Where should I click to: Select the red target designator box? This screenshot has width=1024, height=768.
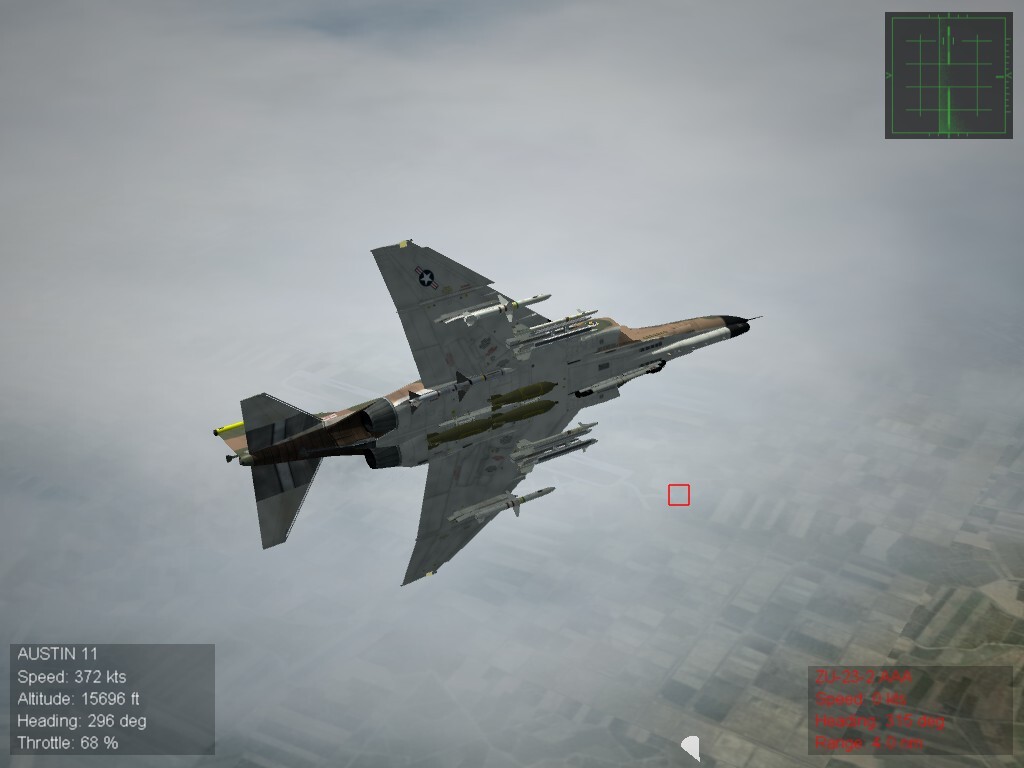679,495
